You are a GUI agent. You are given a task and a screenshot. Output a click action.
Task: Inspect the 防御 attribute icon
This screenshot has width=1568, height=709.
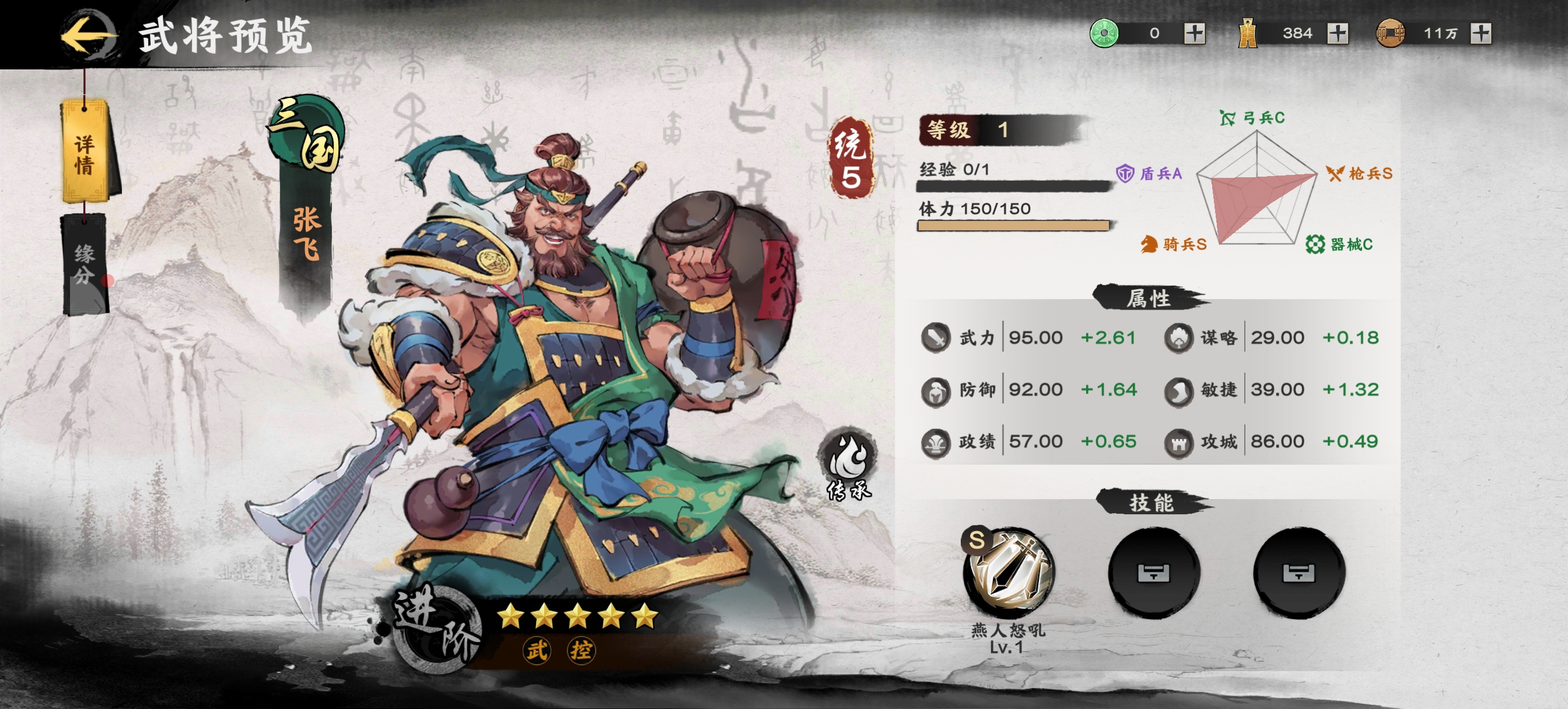[936, 391]
